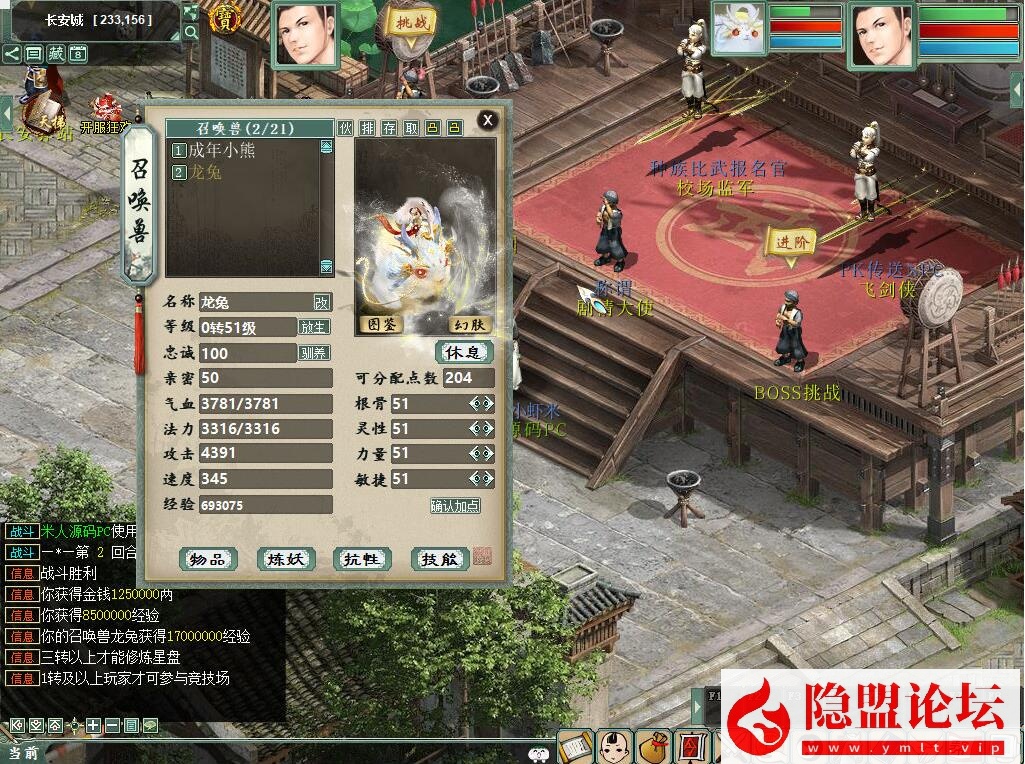
Task: Open the 炼妖 refining button
Action: tap(286, 559)
